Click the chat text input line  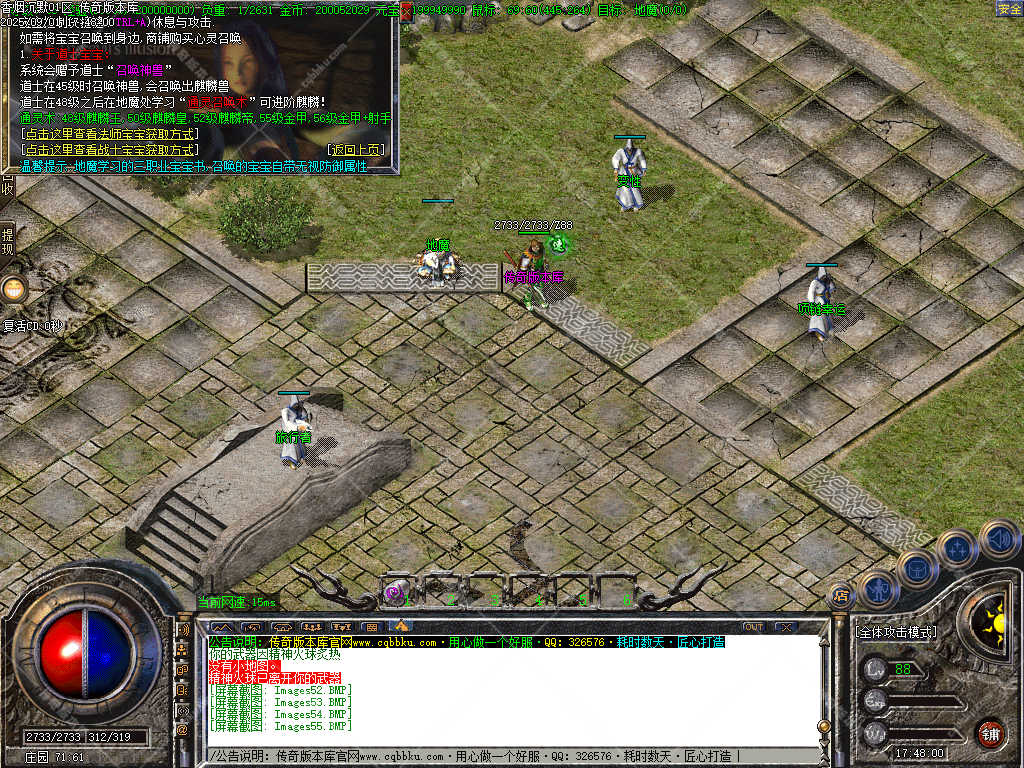[x=500, y=756]
